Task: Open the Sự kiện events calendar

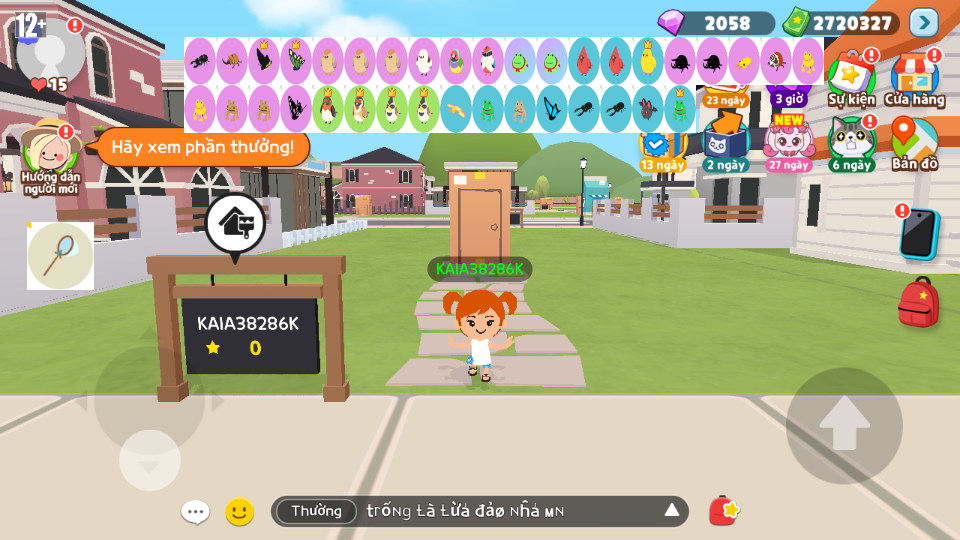Action: pyautogui.click(x=851, y=80)
